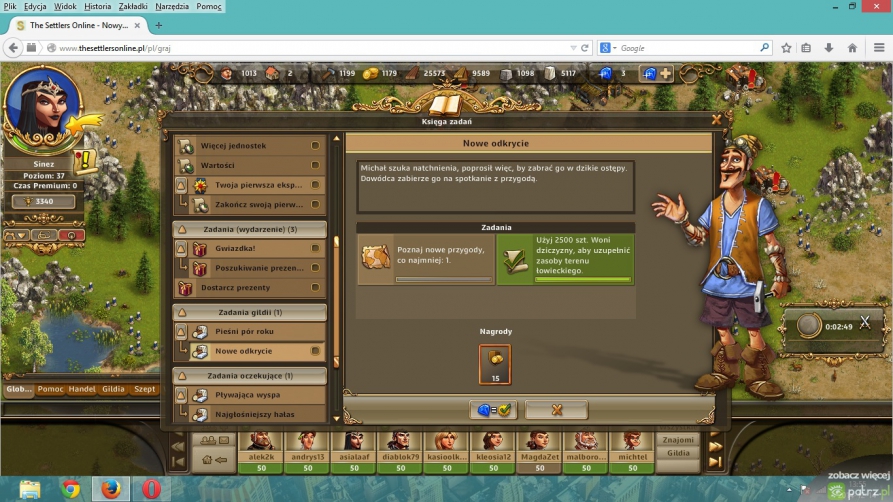
Task: Click the 15 gold coins reward icon
Action: tap(494, 364)
